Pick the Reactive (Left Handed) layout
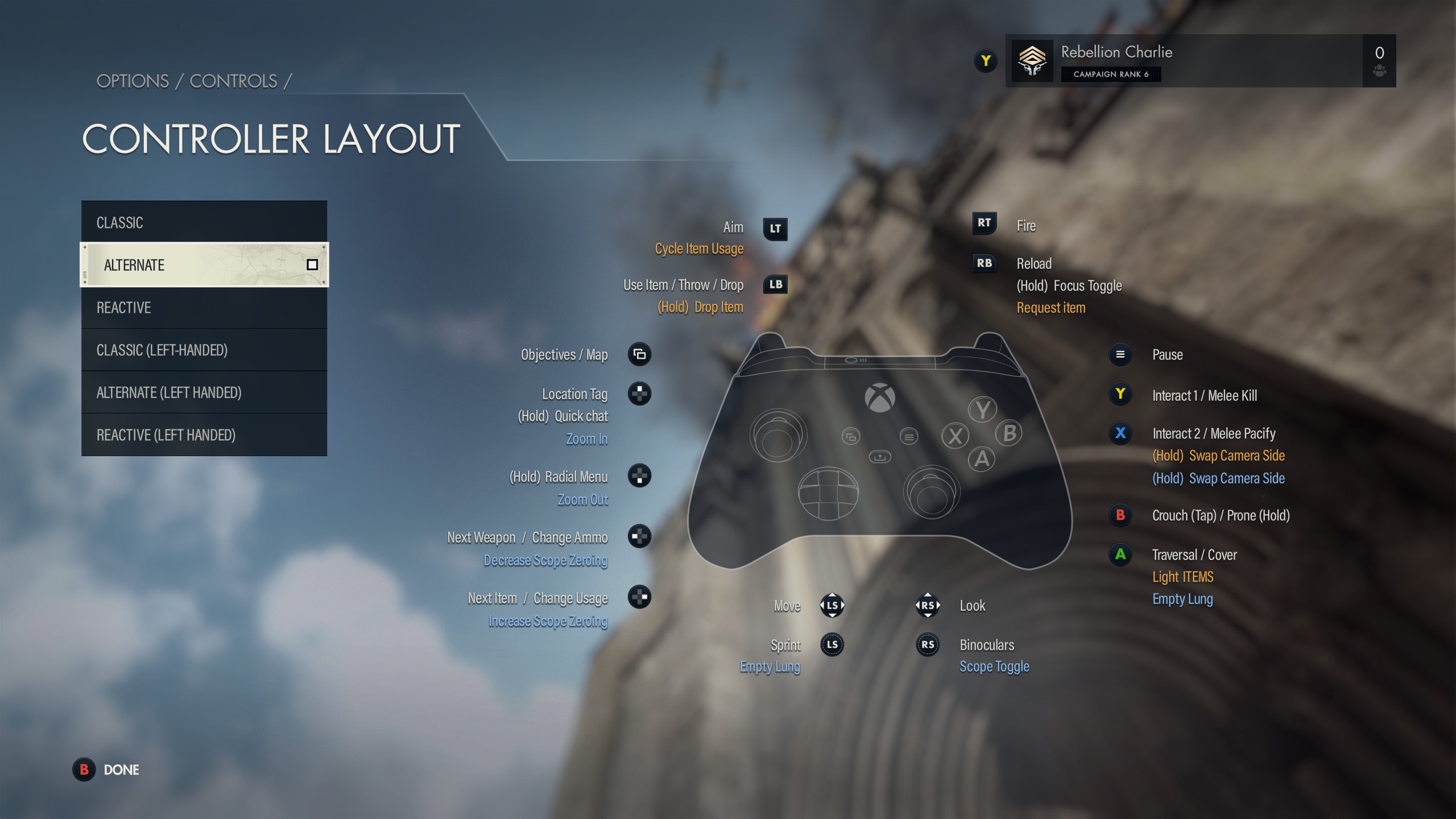 coord(204,435)
